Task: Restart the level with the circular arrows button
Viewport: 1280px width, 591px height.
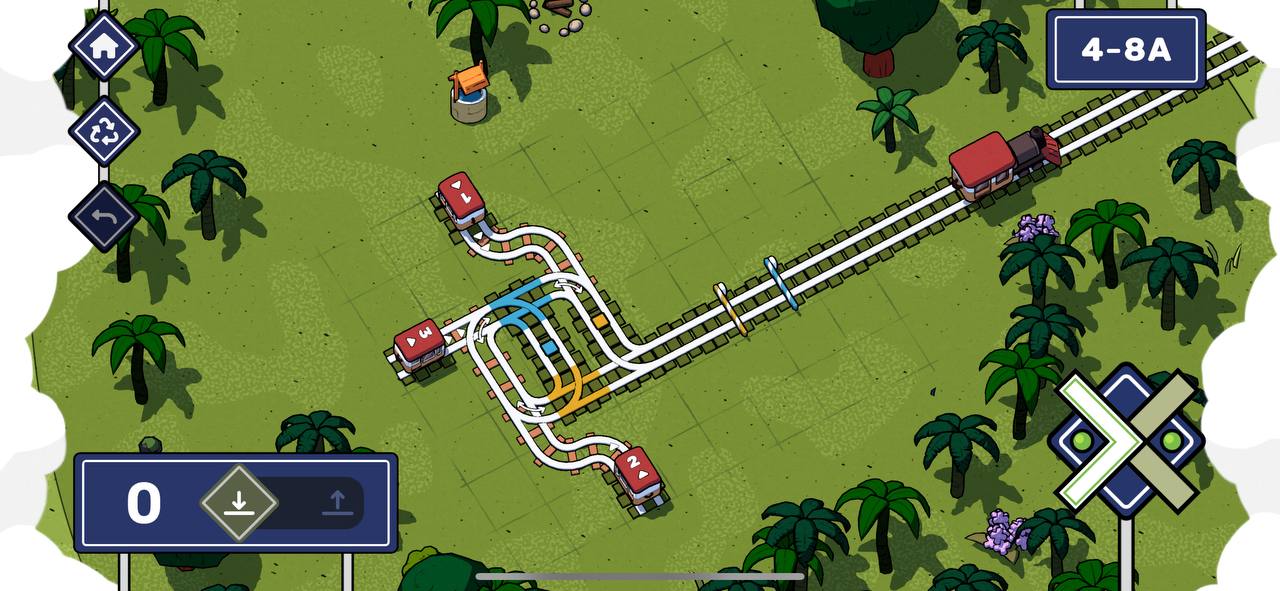Action: coord(103,131)
